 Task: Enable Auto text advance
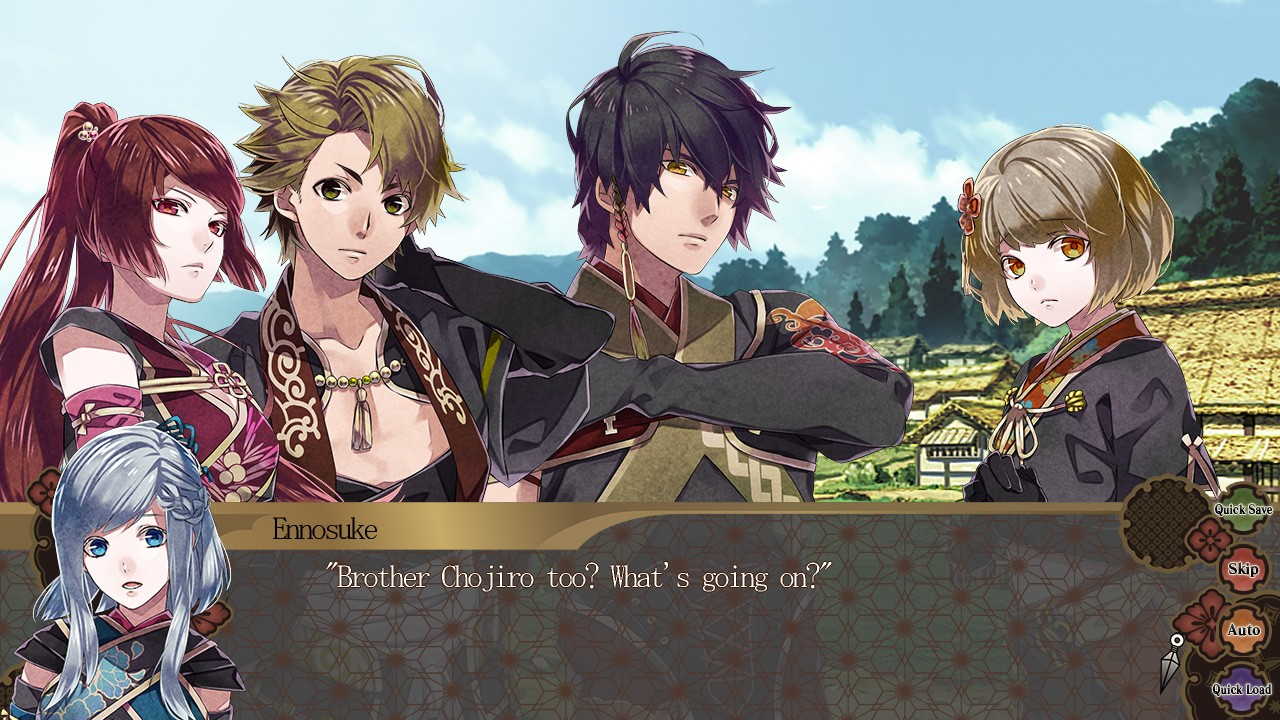coord(1243,630)
